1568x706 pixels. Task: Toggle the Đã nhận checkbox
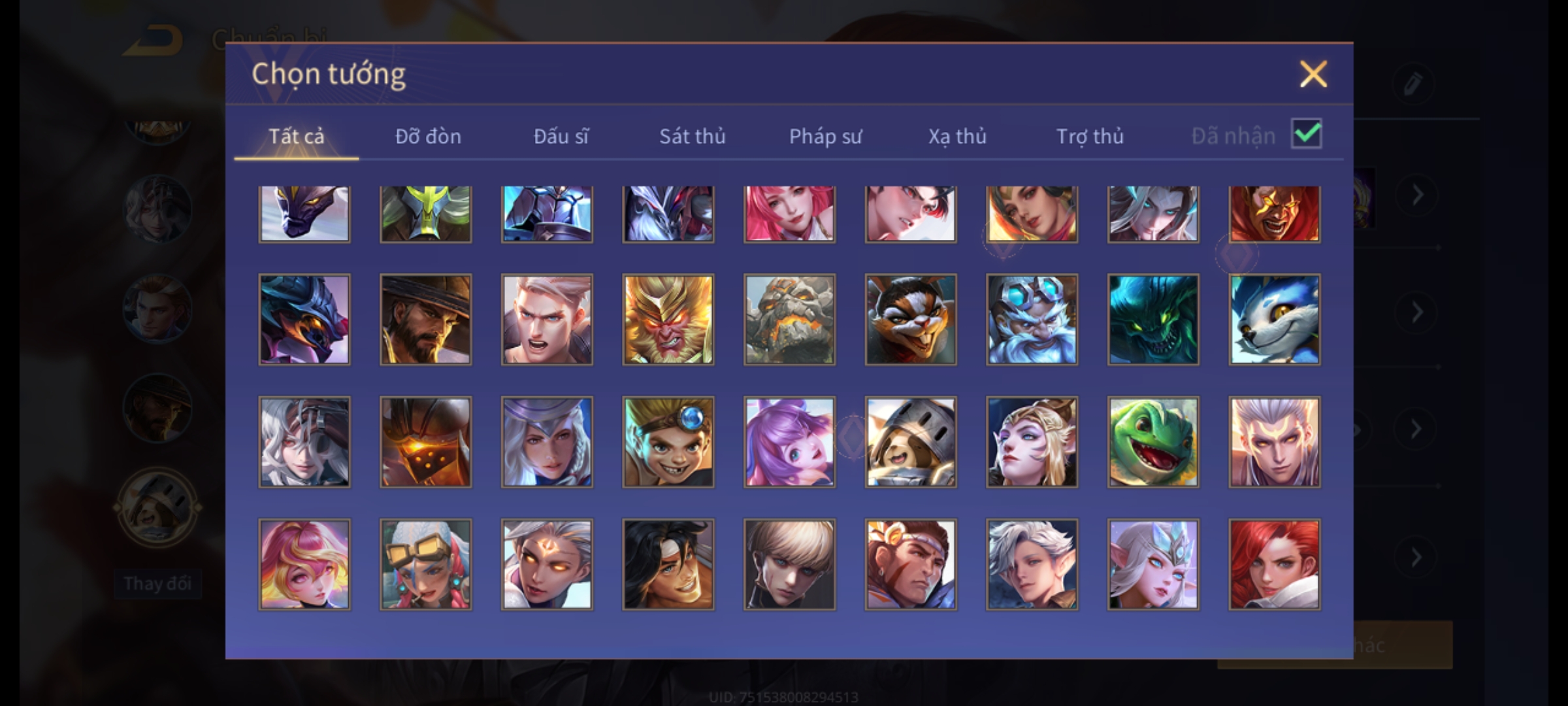(1306, 134)
